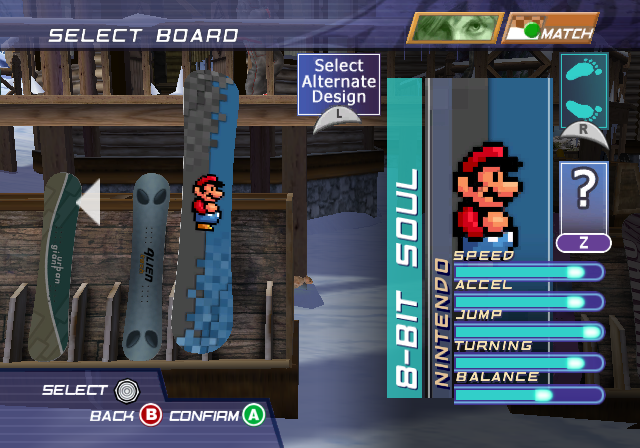Select the footprints stance icon

(584, 88)
